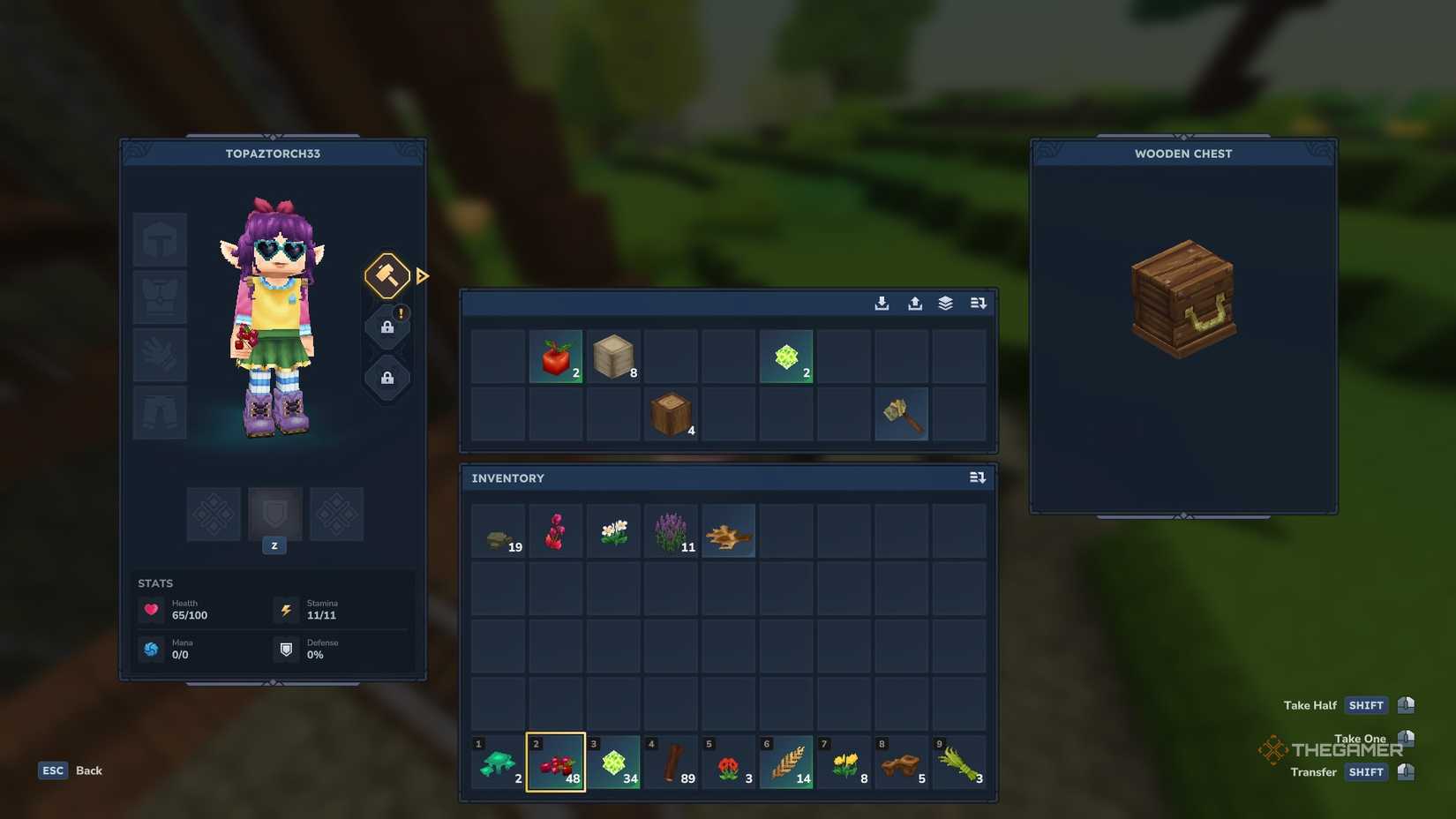Click the stamina lightning icon in Stats
The height and width of the screenshot is (819, 1456).
286,609
